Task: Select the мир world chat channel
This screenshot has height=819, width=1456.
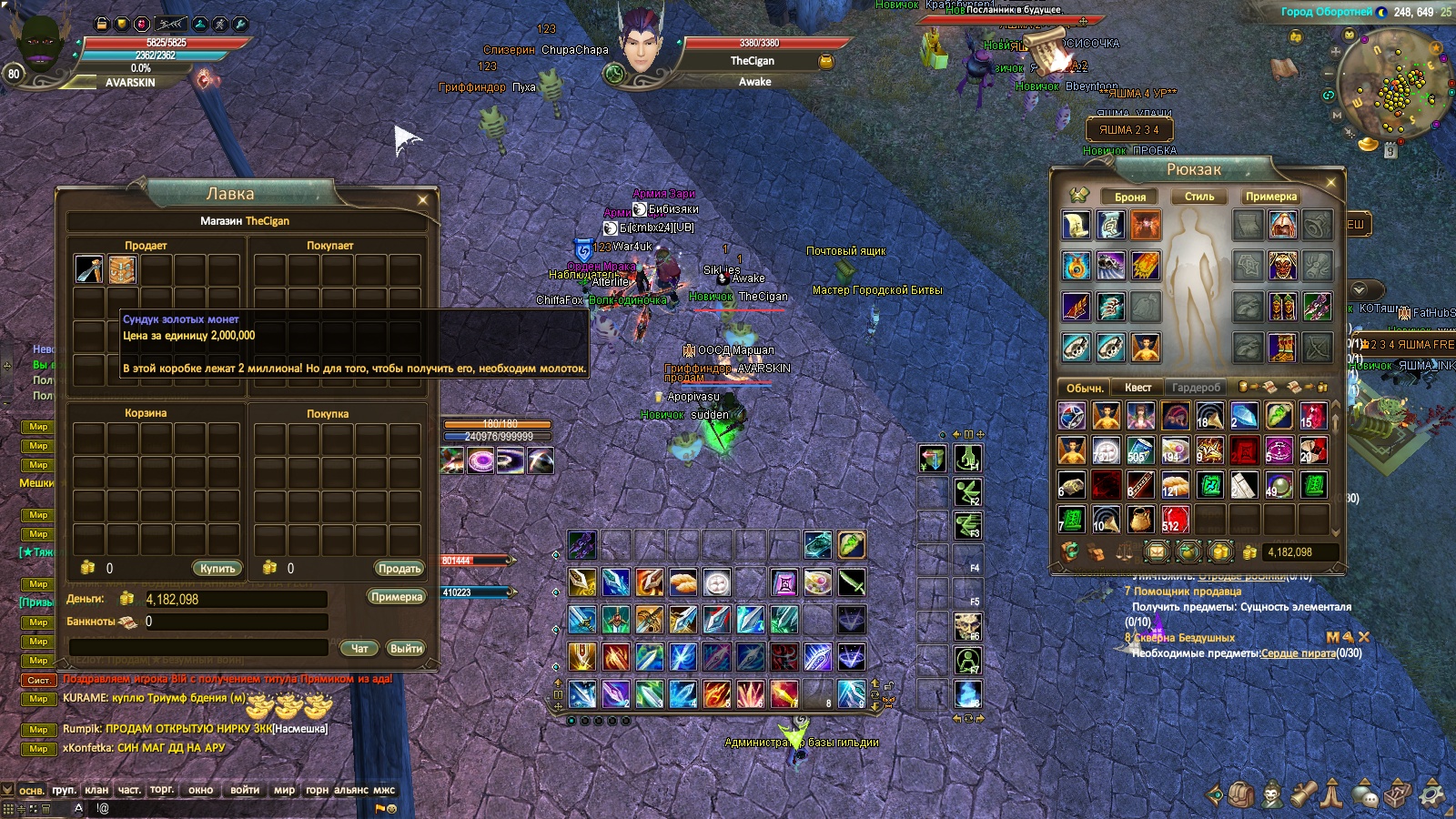Action: 284,790
